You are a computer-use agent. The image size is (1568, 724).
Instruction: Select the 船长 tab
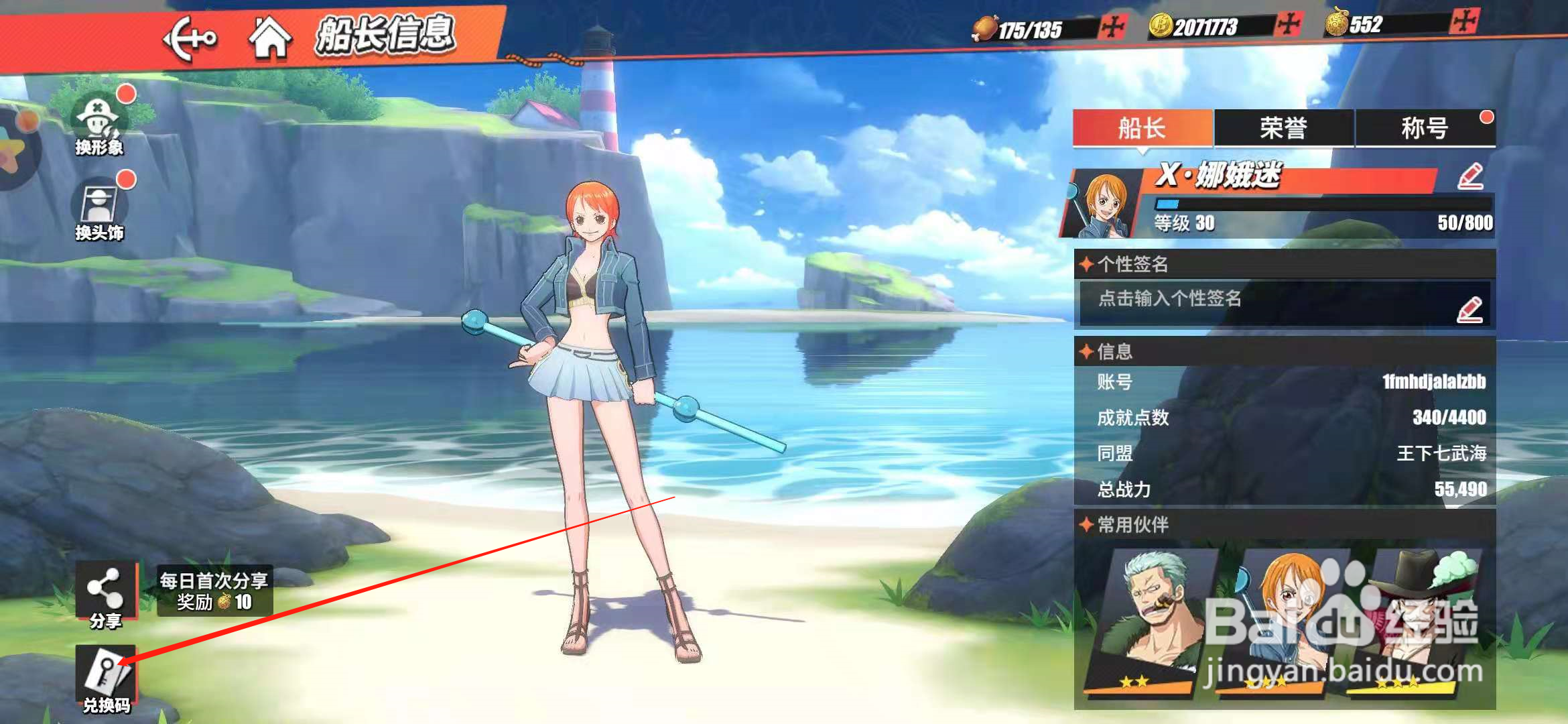click(1142, 128)
